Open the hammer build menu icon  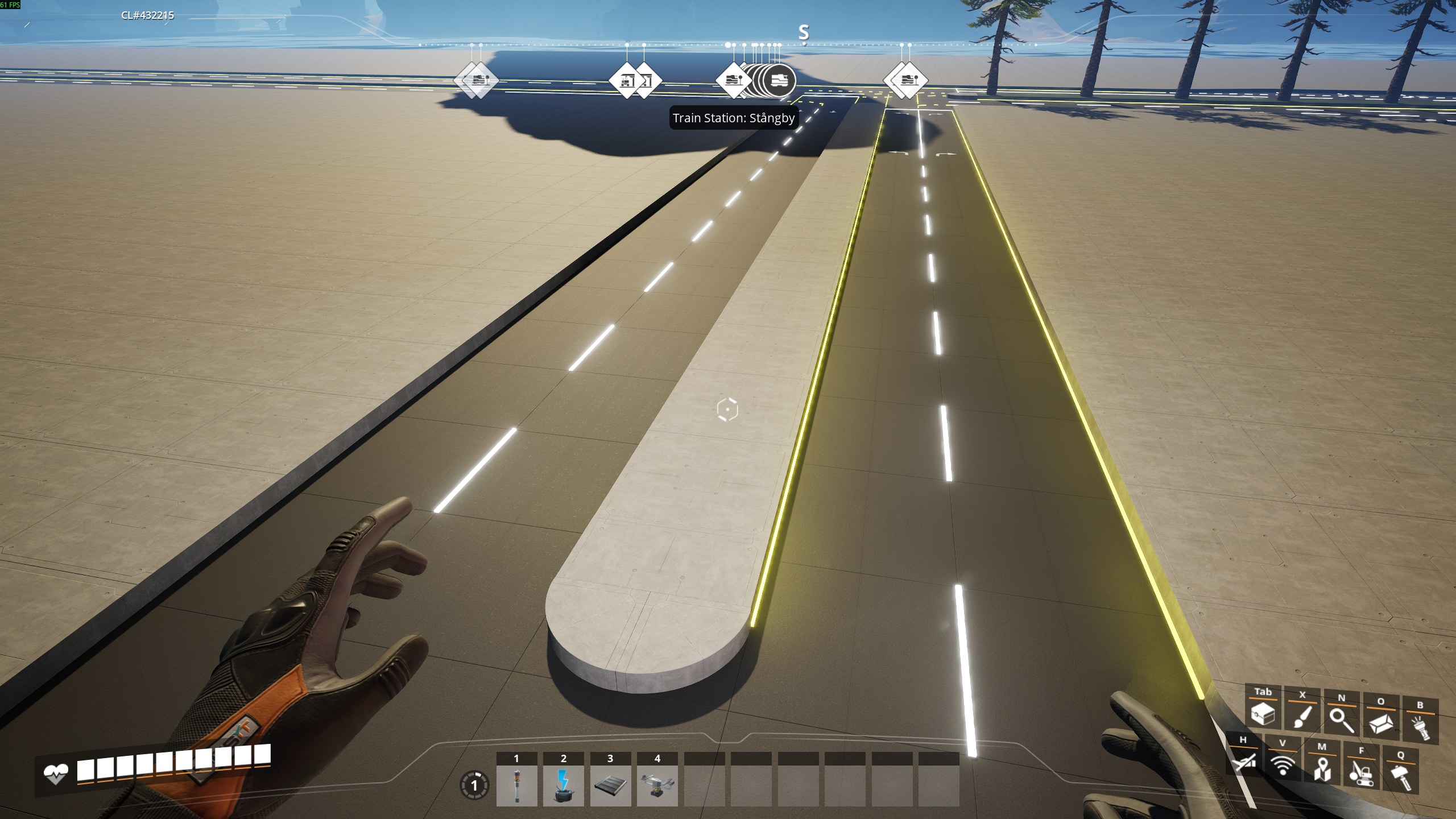tap(1401, 776)
